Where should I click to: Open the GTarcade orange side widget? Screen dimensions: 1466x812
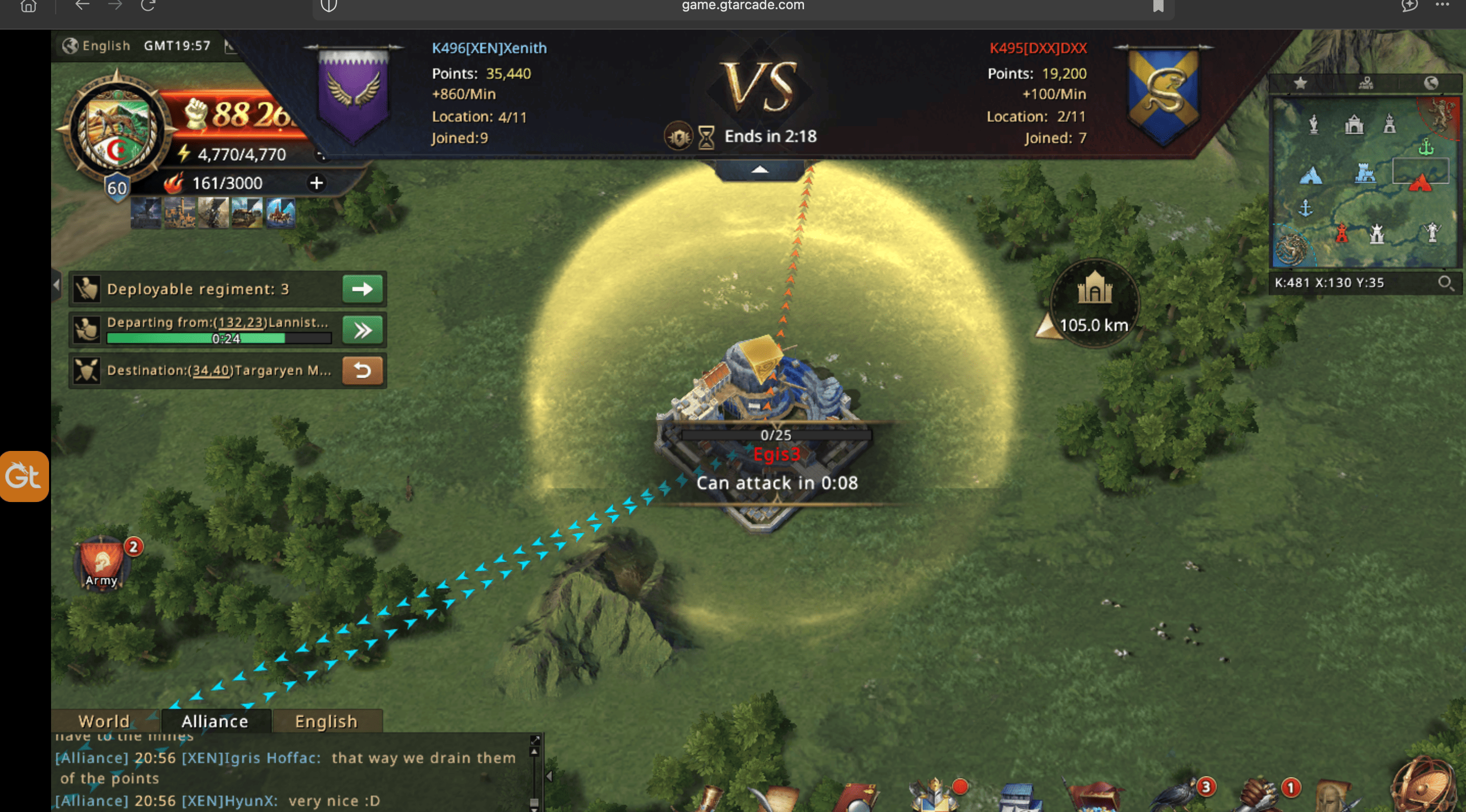24,475
